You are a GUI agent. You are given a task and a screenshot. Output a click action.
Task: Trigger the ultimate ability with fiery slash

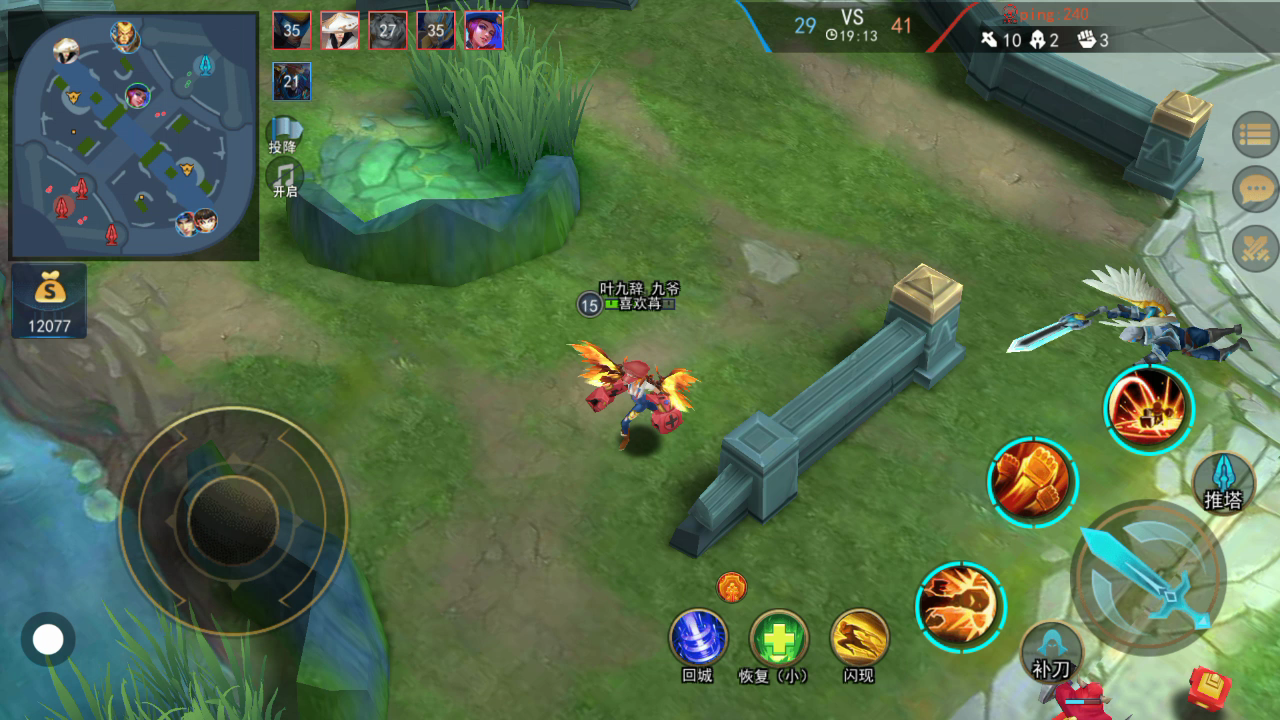click(x=1149, y=409)
